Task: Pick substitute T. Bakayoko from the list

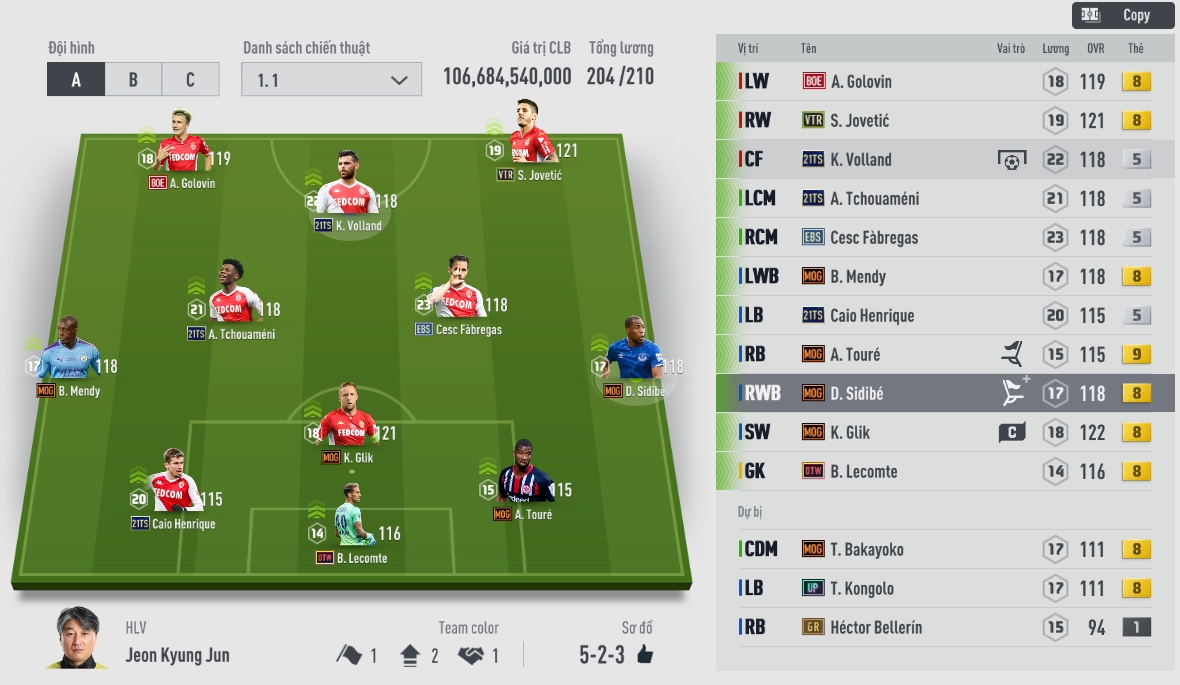Action: click(x=945, y=550)
